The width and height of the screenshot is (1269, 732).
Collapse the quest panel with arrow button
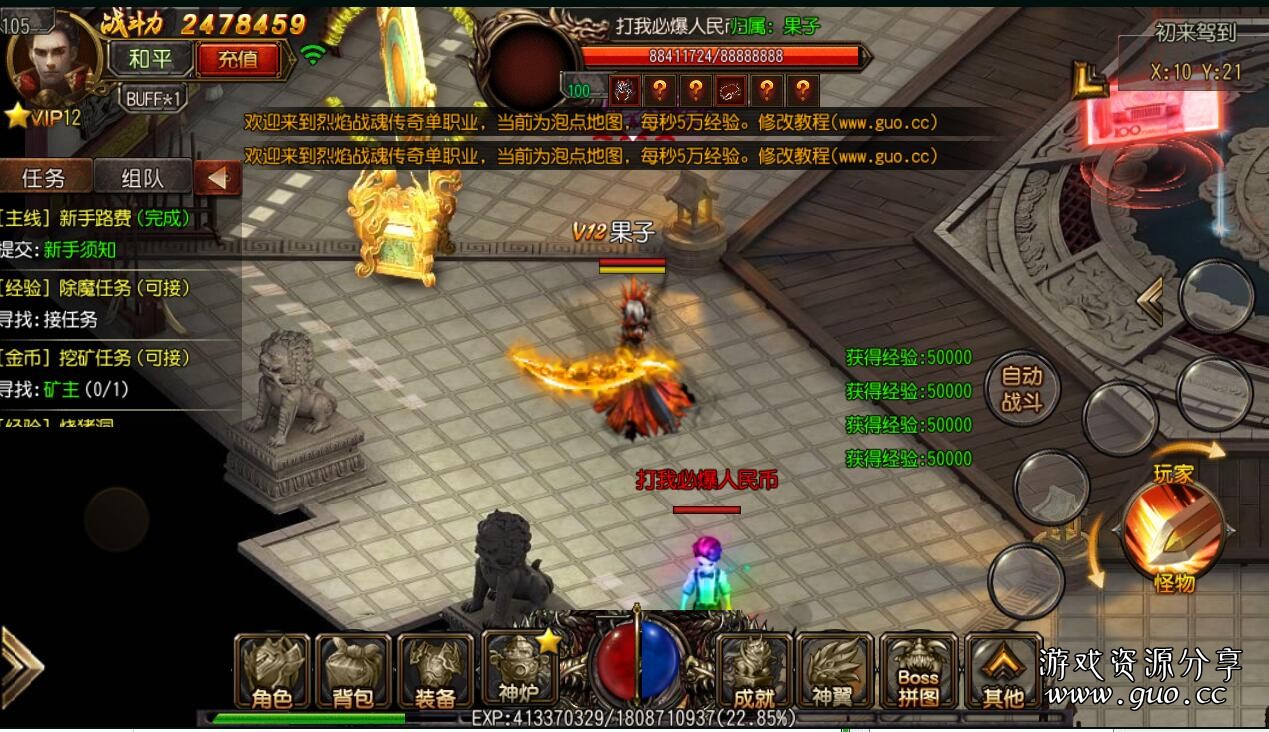(216, 178)
